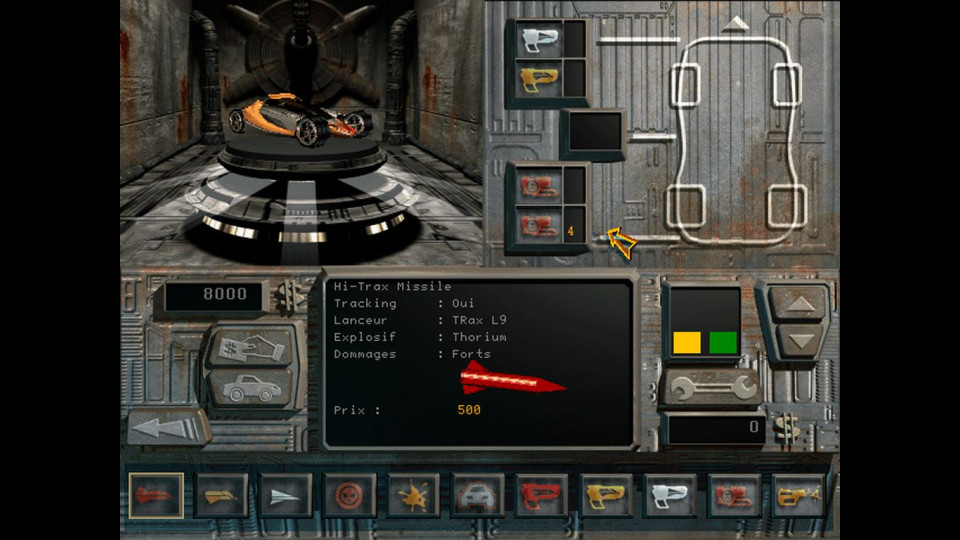Viewport: 960px width, 540px height.
Task: Choose the yellow splat icon
Action: [x=413, y=495]
